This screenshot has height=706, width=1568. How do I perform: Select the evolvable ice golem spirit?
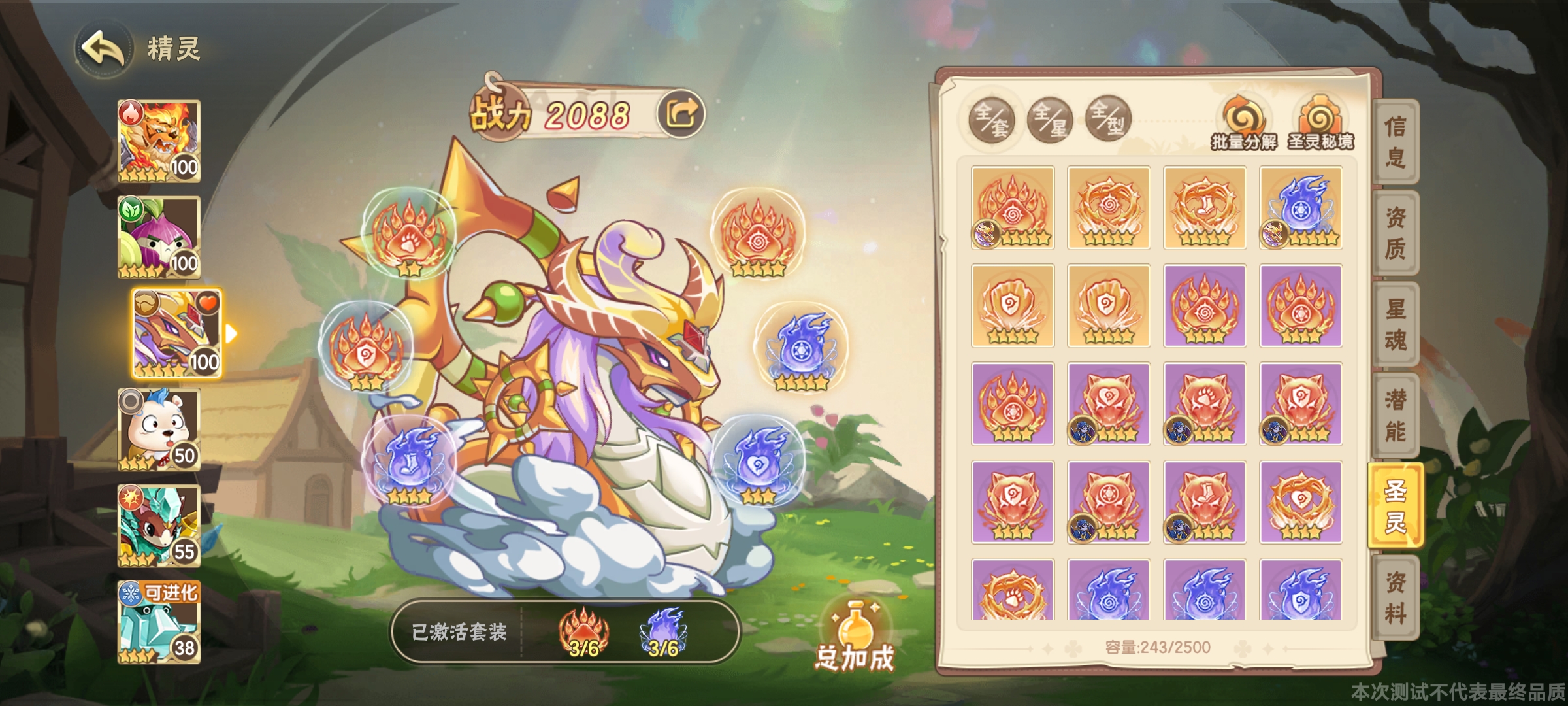pos(159,622)
